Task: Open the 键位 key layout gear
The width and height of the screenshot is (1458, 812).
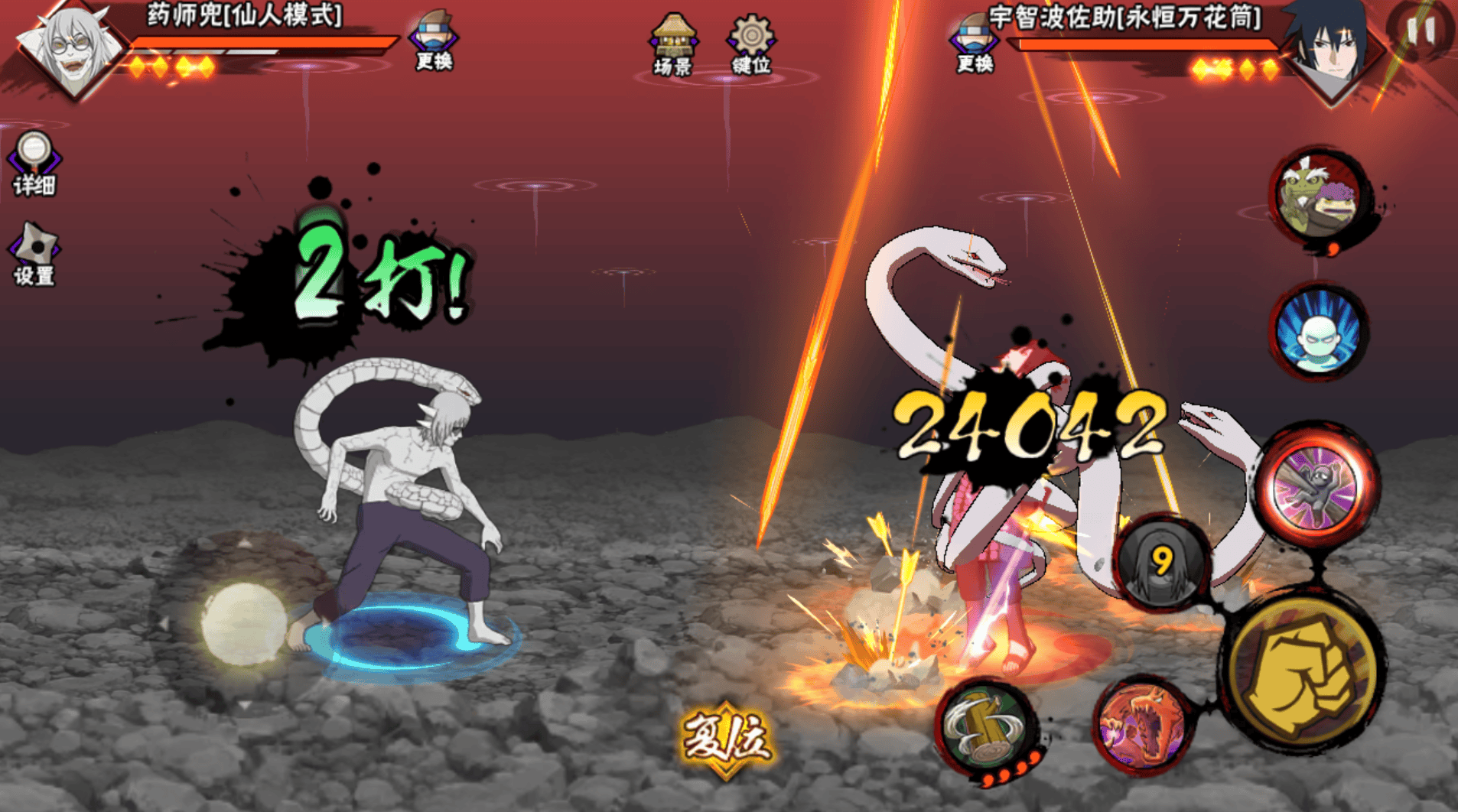Action: tap(750, 44)
